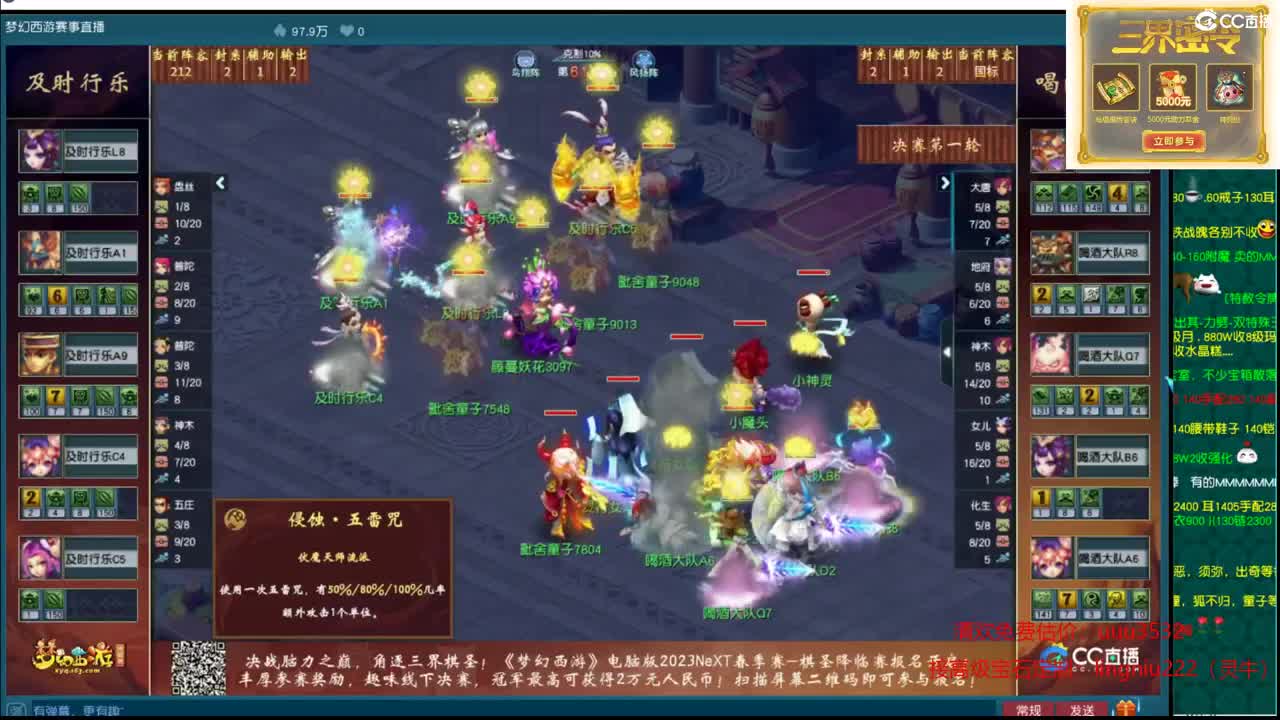This screenshot has width=1280, height=720.
Task: Collapse the left summon list with arrow chevron
Action: coord(220,183)
